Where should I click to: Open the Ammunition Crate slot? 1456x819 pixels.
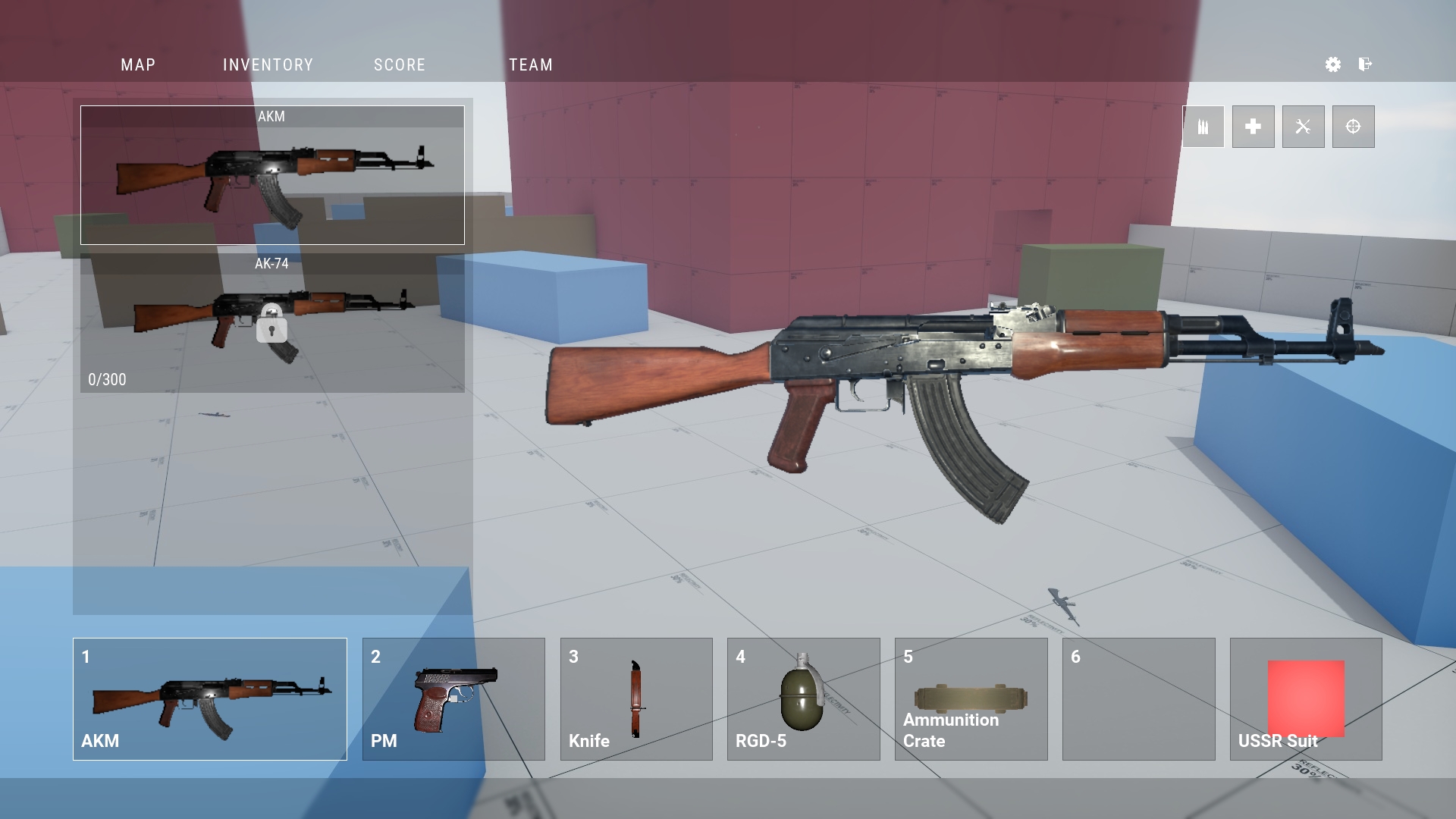tap(971, 699)
